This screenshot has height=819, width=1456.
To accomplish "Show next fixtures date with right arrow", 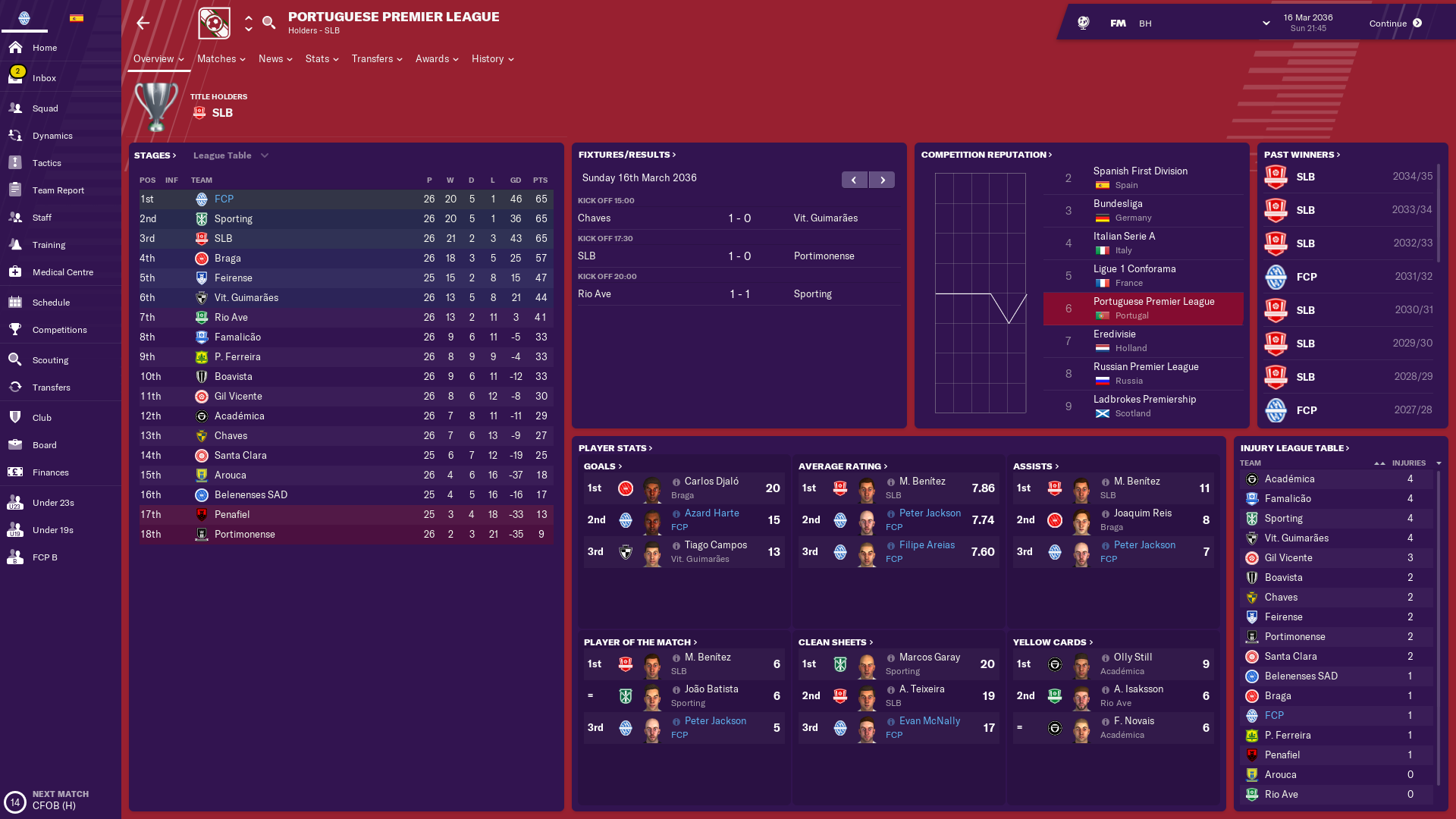I will [882, 180].
